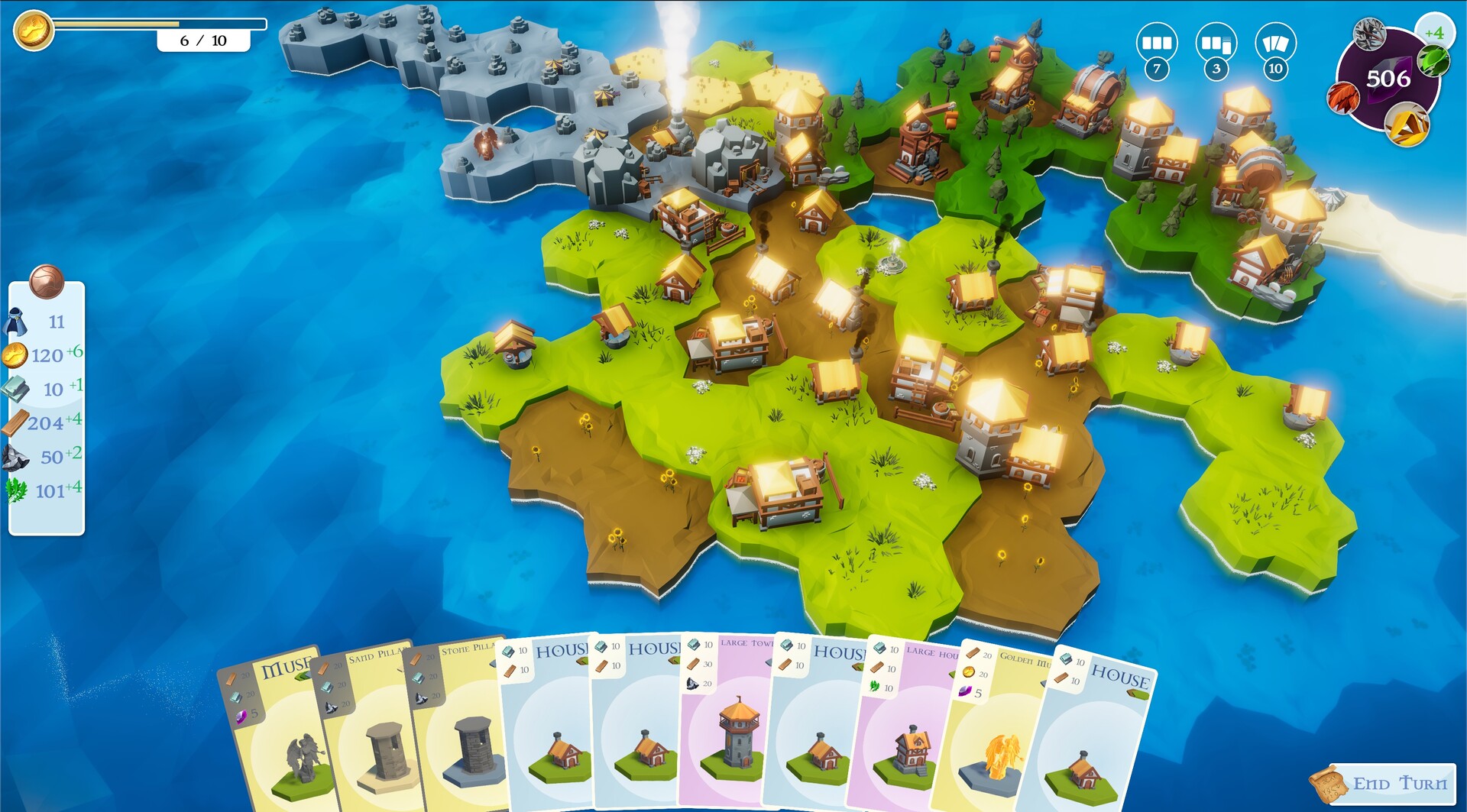The image size is (1467, 812).
Task: Click the hand cards icon showing 10
Action: tap(1274, 44)
